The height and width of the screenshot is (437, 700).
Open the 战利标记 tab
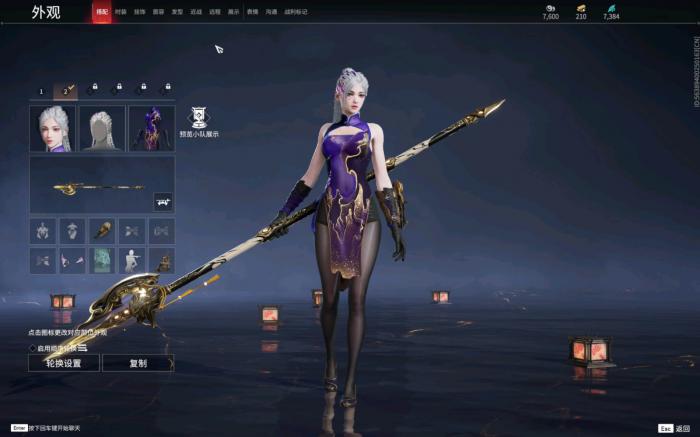(x=296, y=12)
